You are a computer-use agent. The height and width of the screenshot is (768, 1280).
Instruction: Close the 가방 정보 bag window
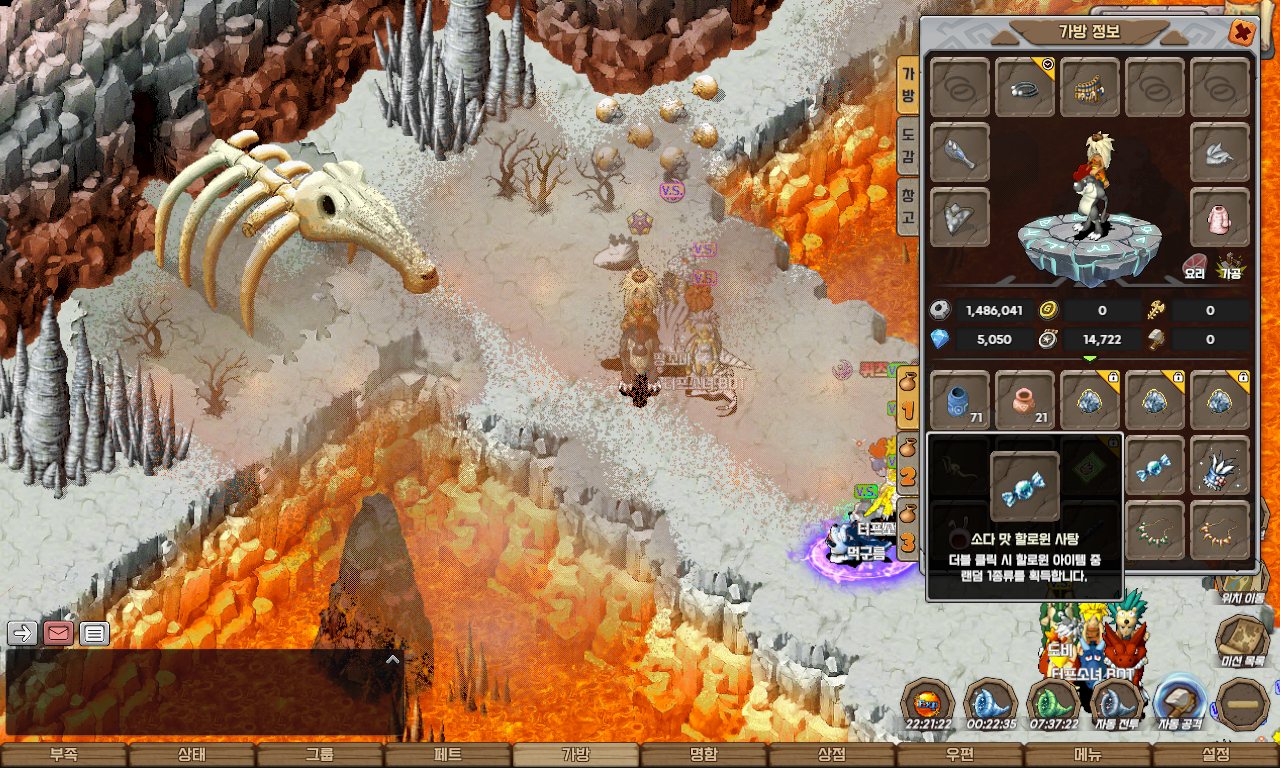tap(1241, 32)
